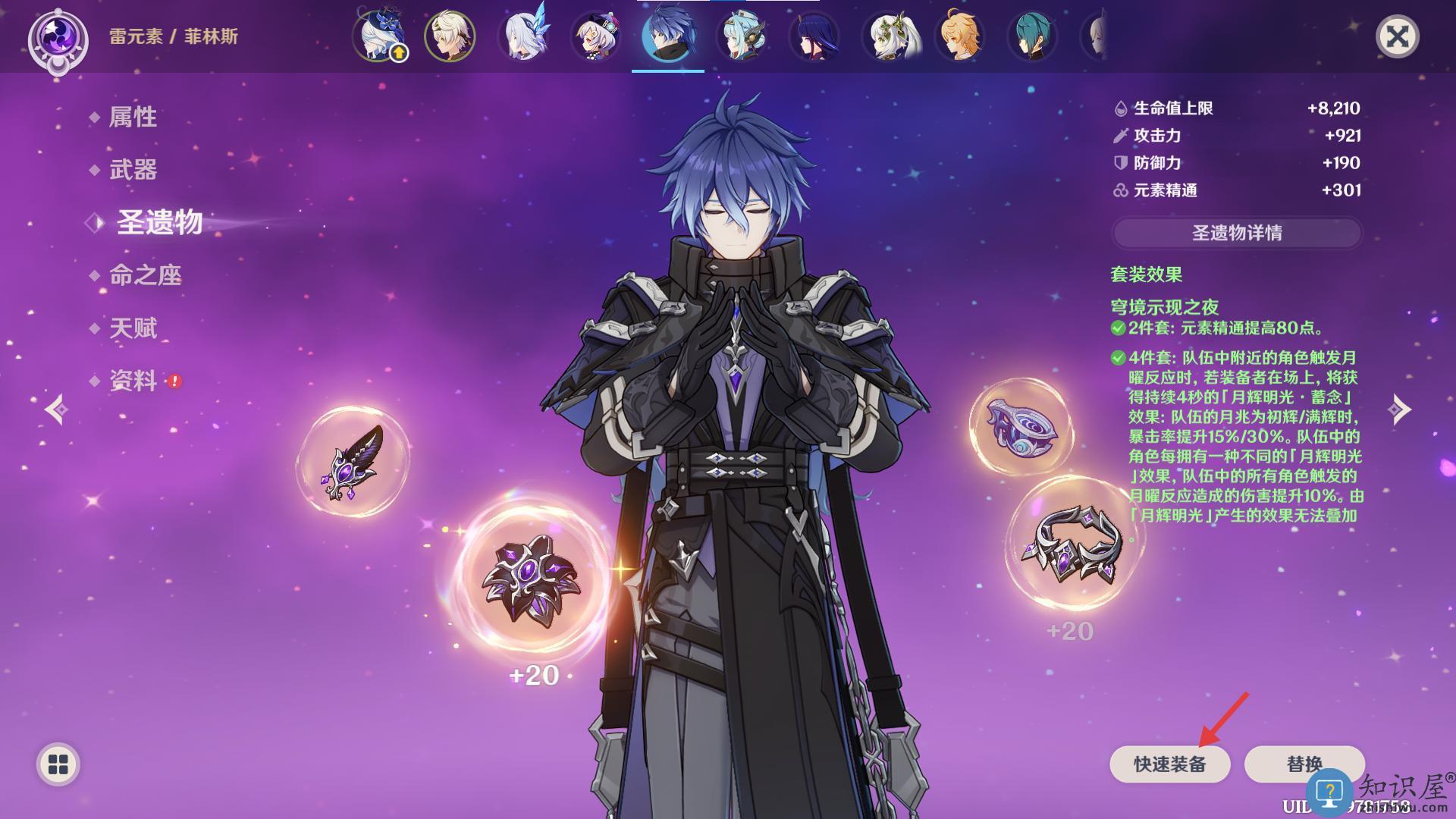The height and width of the screenshot is (819, 1456).
Task: Select the equipped feather artifact slot
Action: [353, 462]
